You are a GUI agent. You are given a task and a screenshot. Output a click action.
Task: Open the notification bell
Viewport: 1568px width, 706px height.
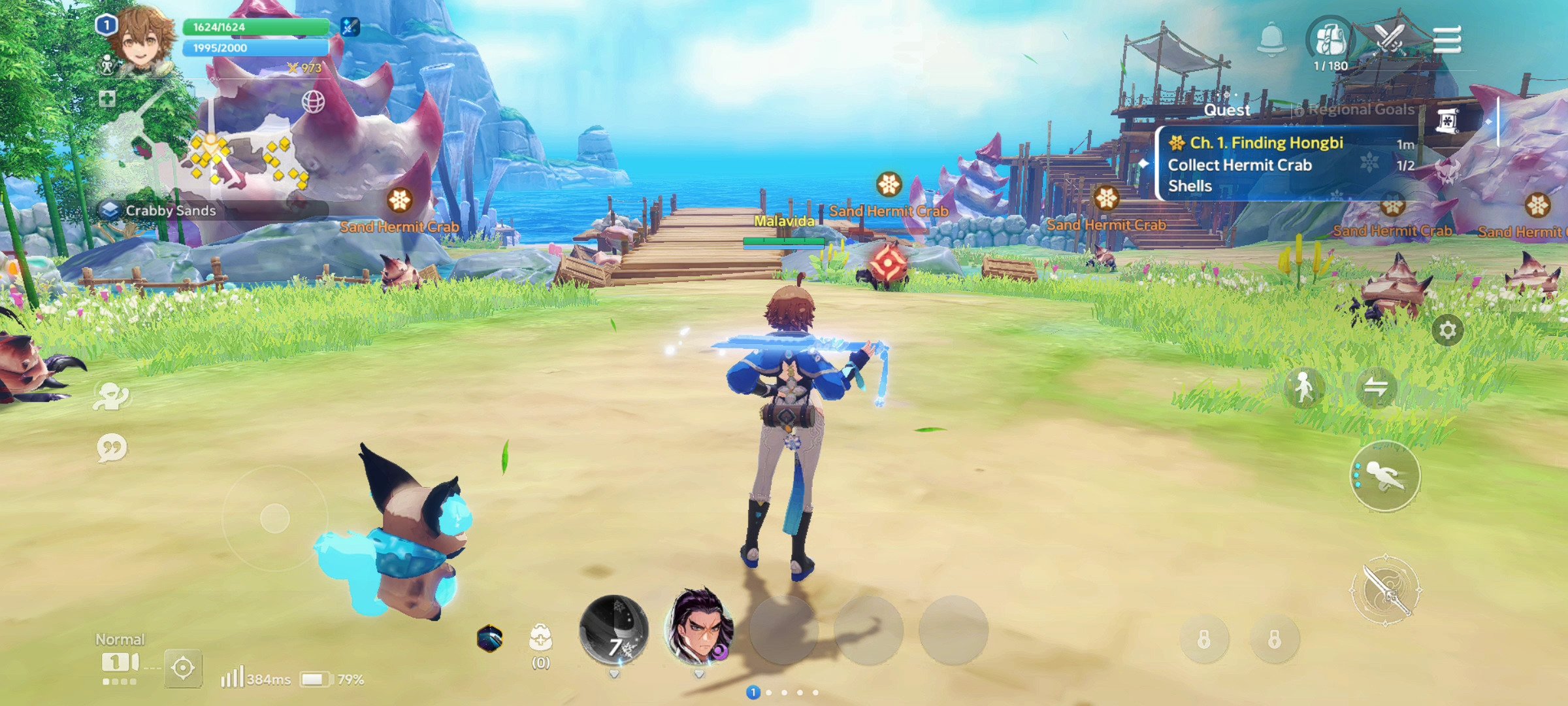point(1271,39)
